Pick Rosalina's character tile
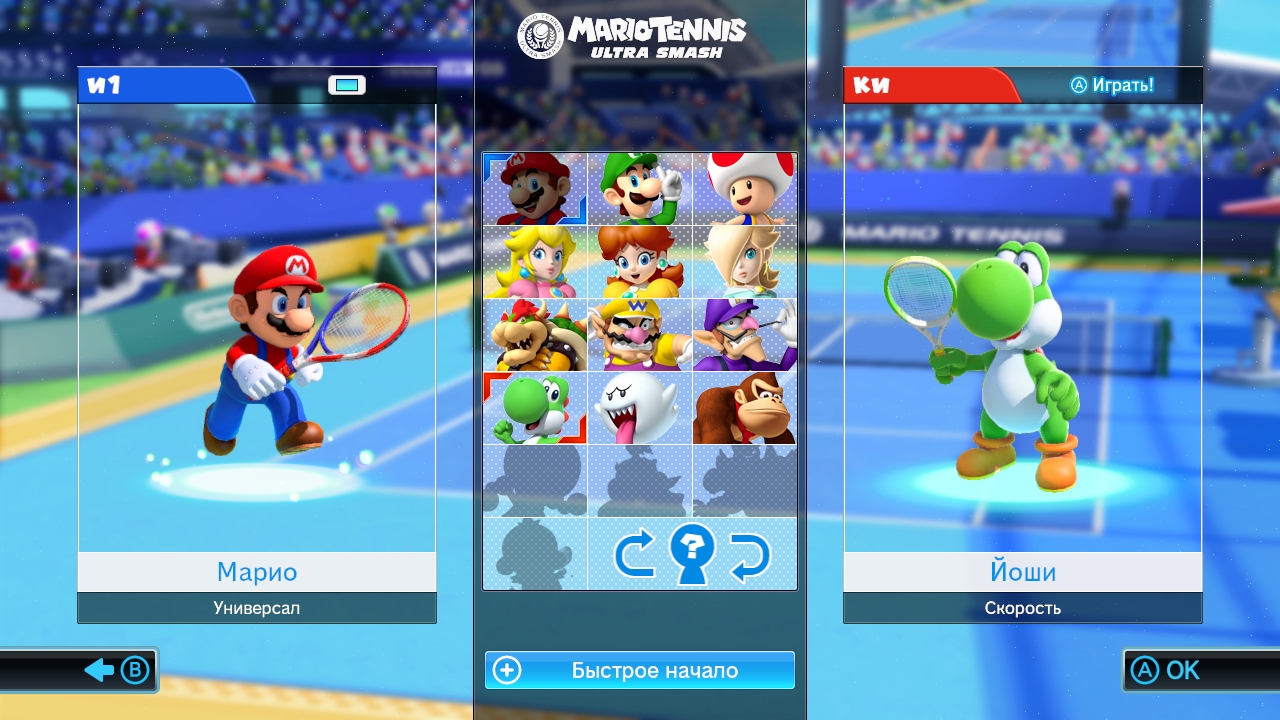The width and height of the screenshot is (1280, 720). [x=745, y=262]
